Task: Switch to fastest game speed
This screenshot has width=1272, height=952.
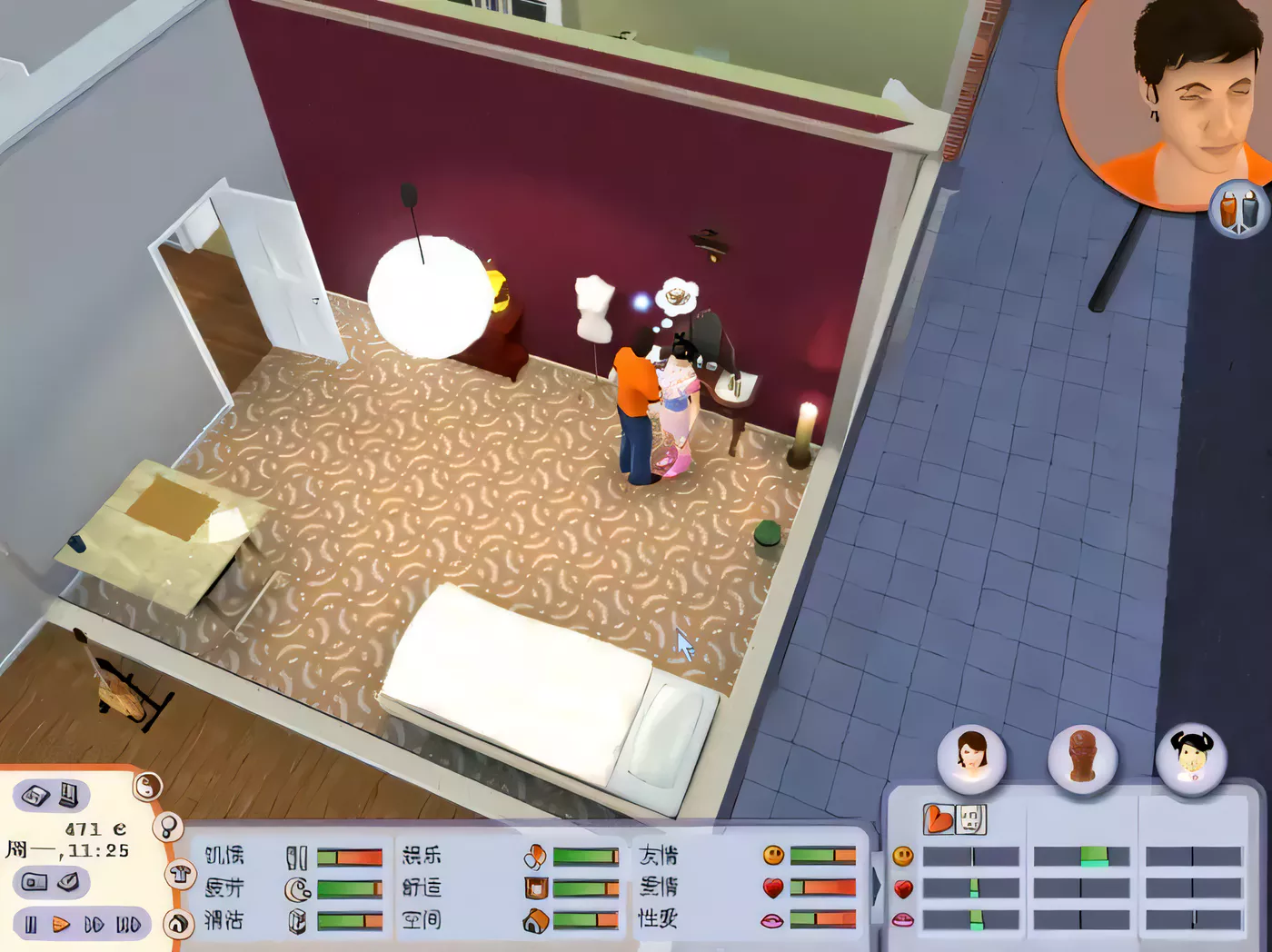Action: click(128, 925)
